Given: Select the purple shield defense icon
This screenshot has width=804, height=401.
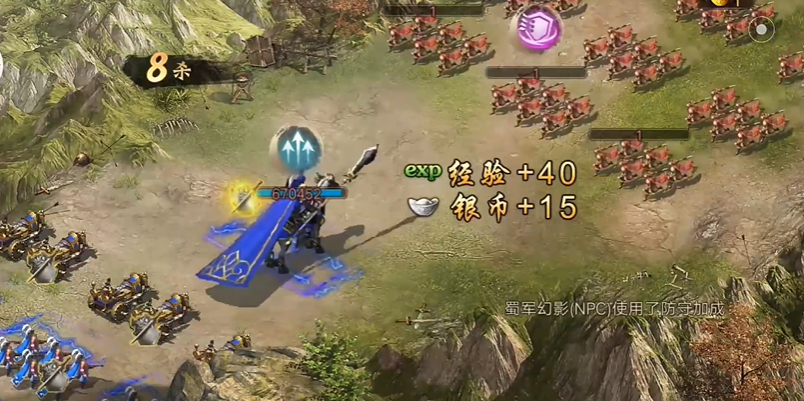Looking at the screenshot, I should pos(537,27).
